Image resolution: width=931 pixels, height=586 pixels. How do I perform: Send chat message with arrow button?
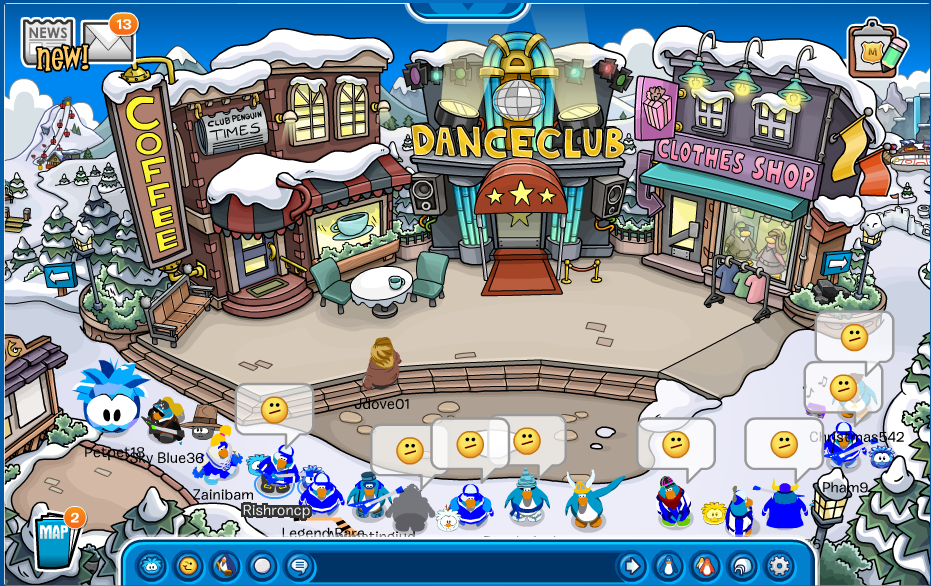coord(631,566)
